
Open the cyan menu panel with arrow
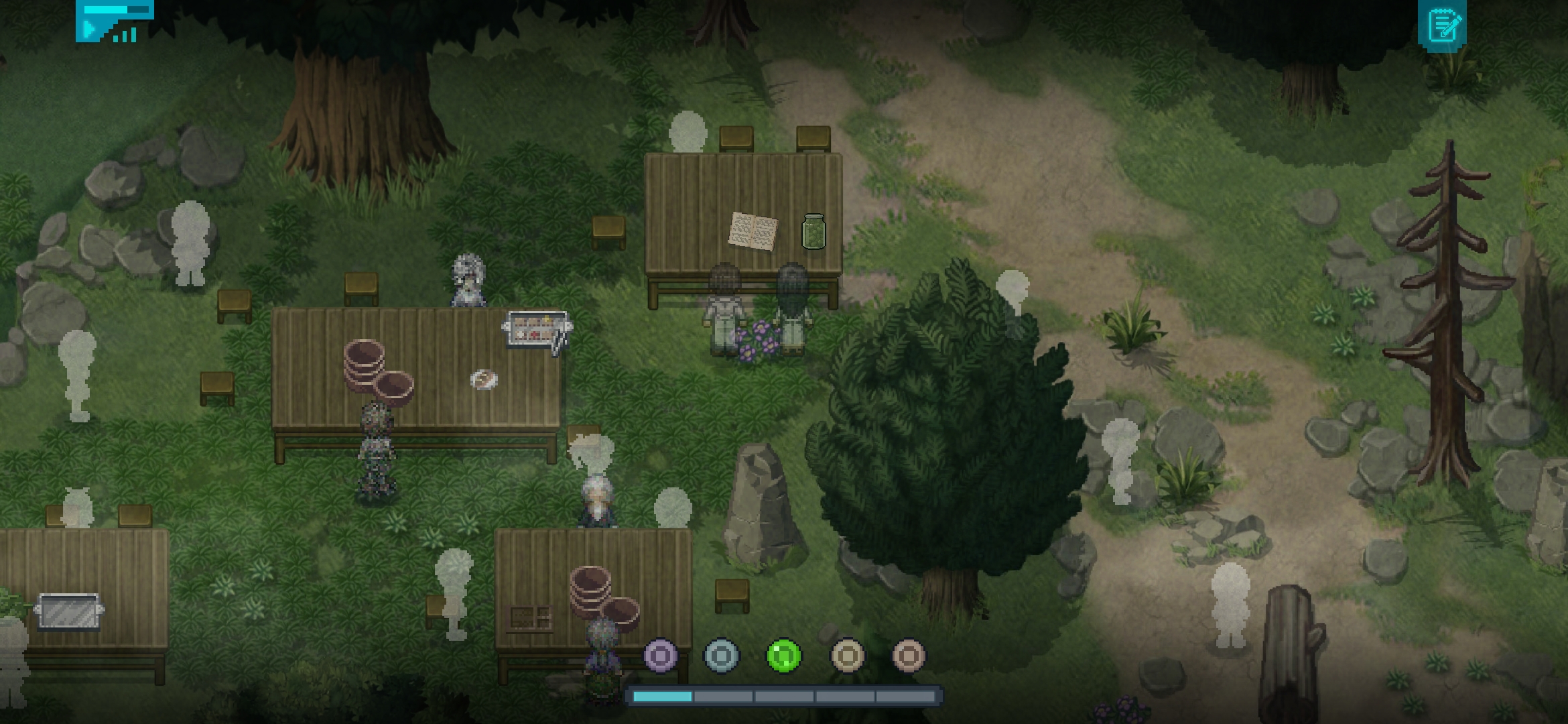[114, 21]
